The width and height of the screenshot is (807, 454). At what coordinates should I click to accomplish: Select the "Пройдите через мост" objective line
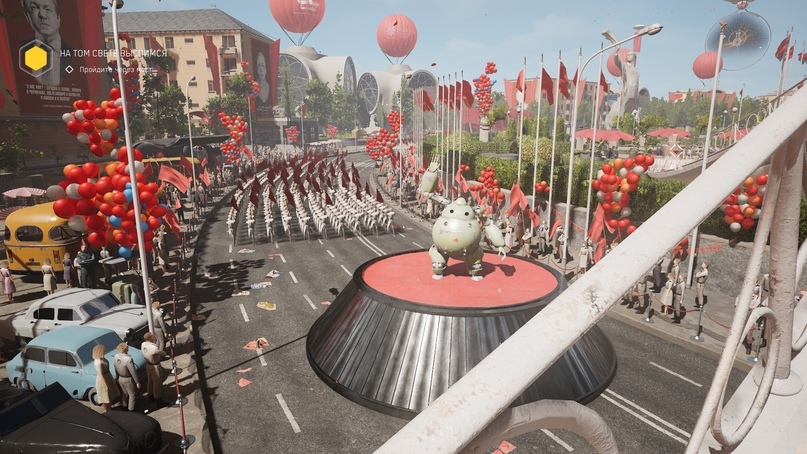click(113, 69)
